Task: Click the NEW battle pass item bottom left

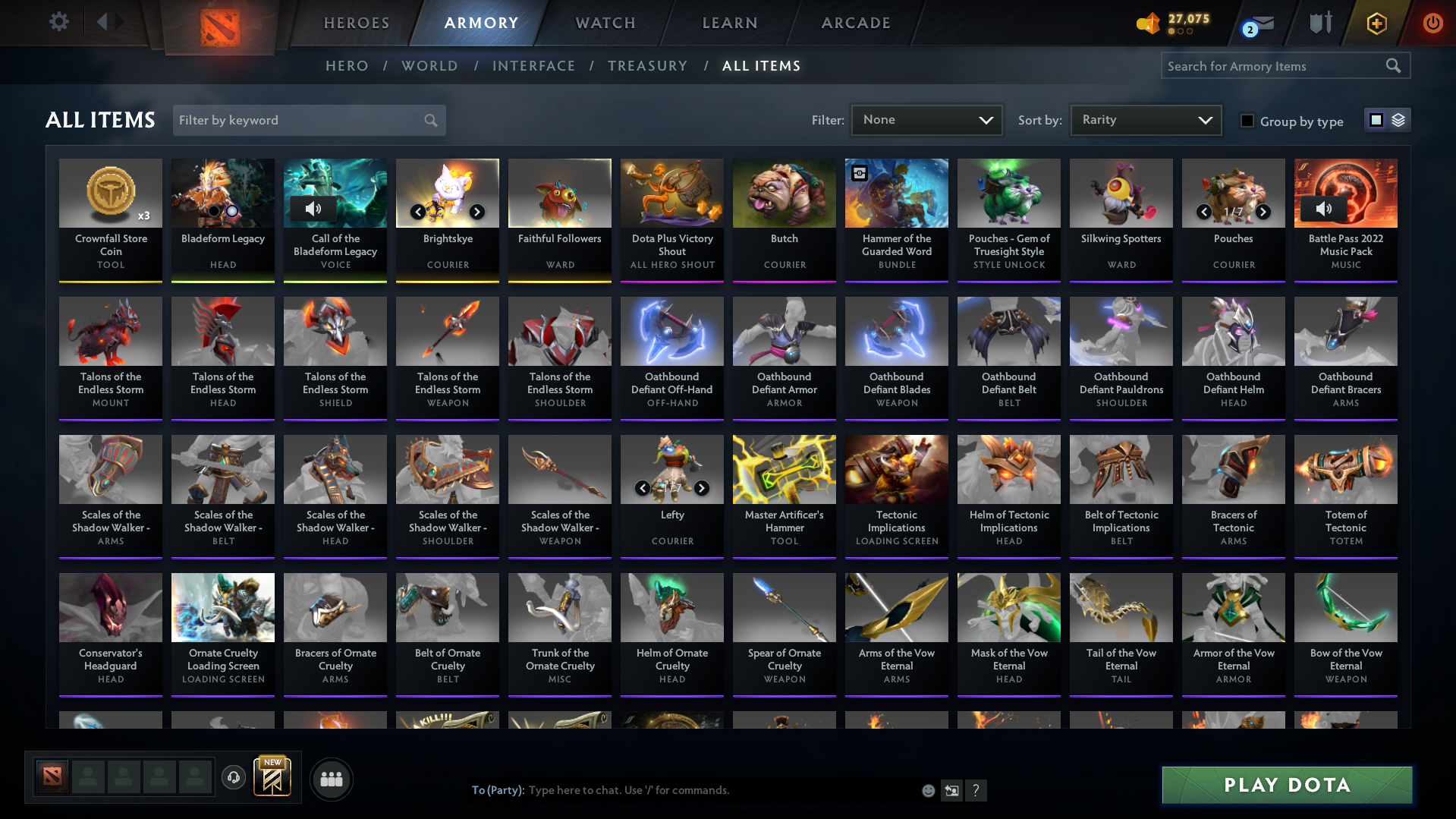Action: tap(273, 776)
